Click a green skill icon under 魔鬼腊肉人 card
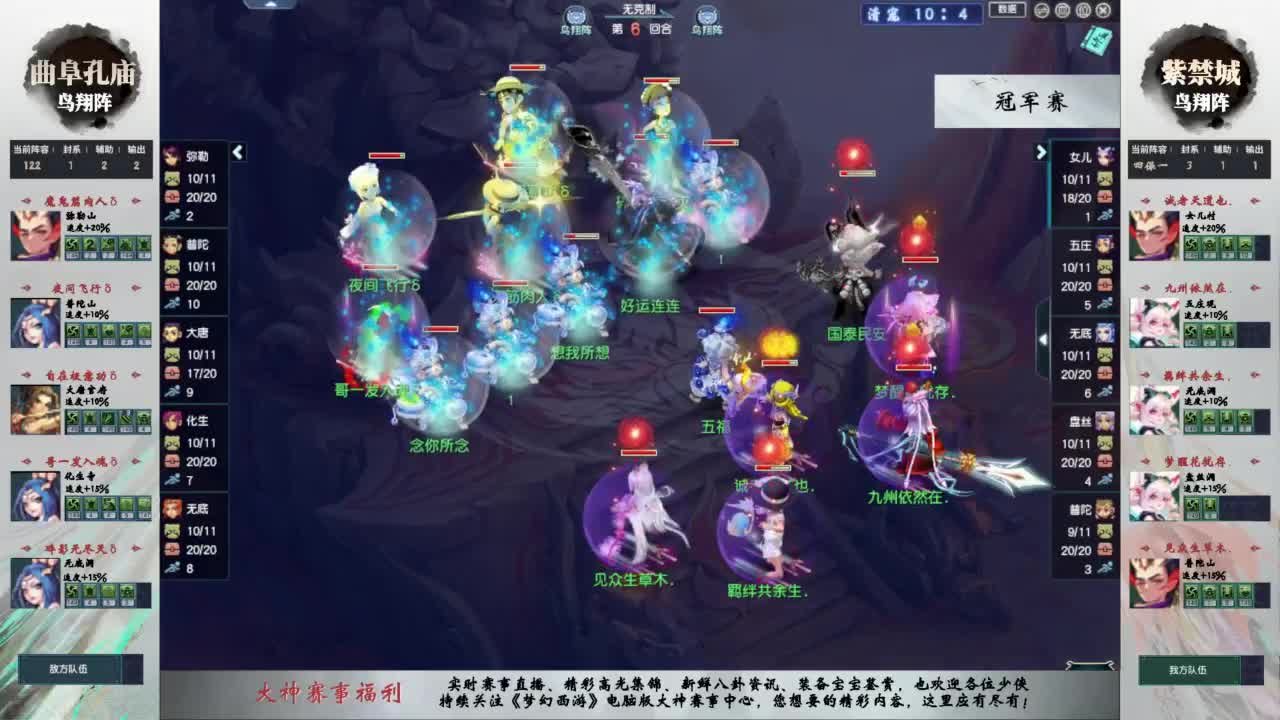The width and height of the screenshot is (1280, 720). (72, 244)
